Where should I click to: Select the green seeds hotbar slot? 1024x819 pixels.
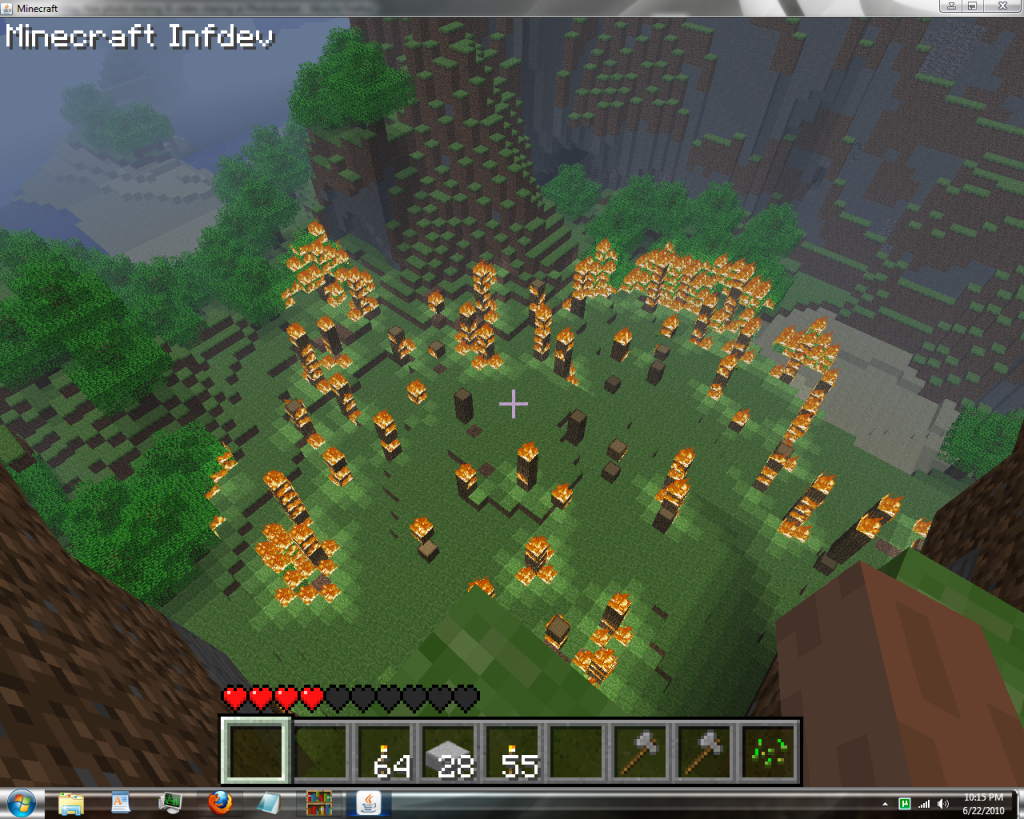click(x=769, y=751)
